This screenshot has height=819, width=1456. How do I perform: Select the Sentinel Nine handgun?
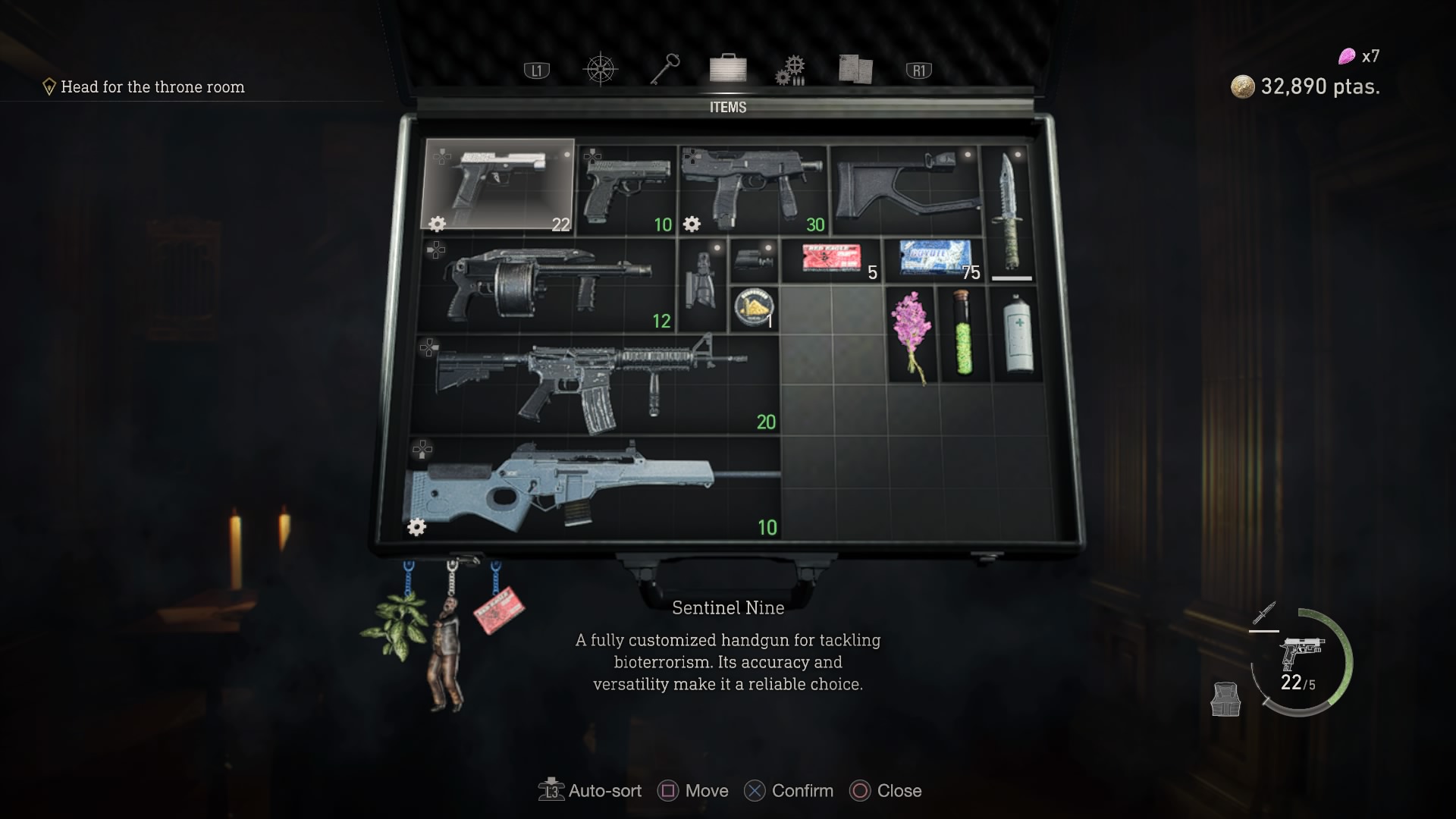[x=498, y=184]
